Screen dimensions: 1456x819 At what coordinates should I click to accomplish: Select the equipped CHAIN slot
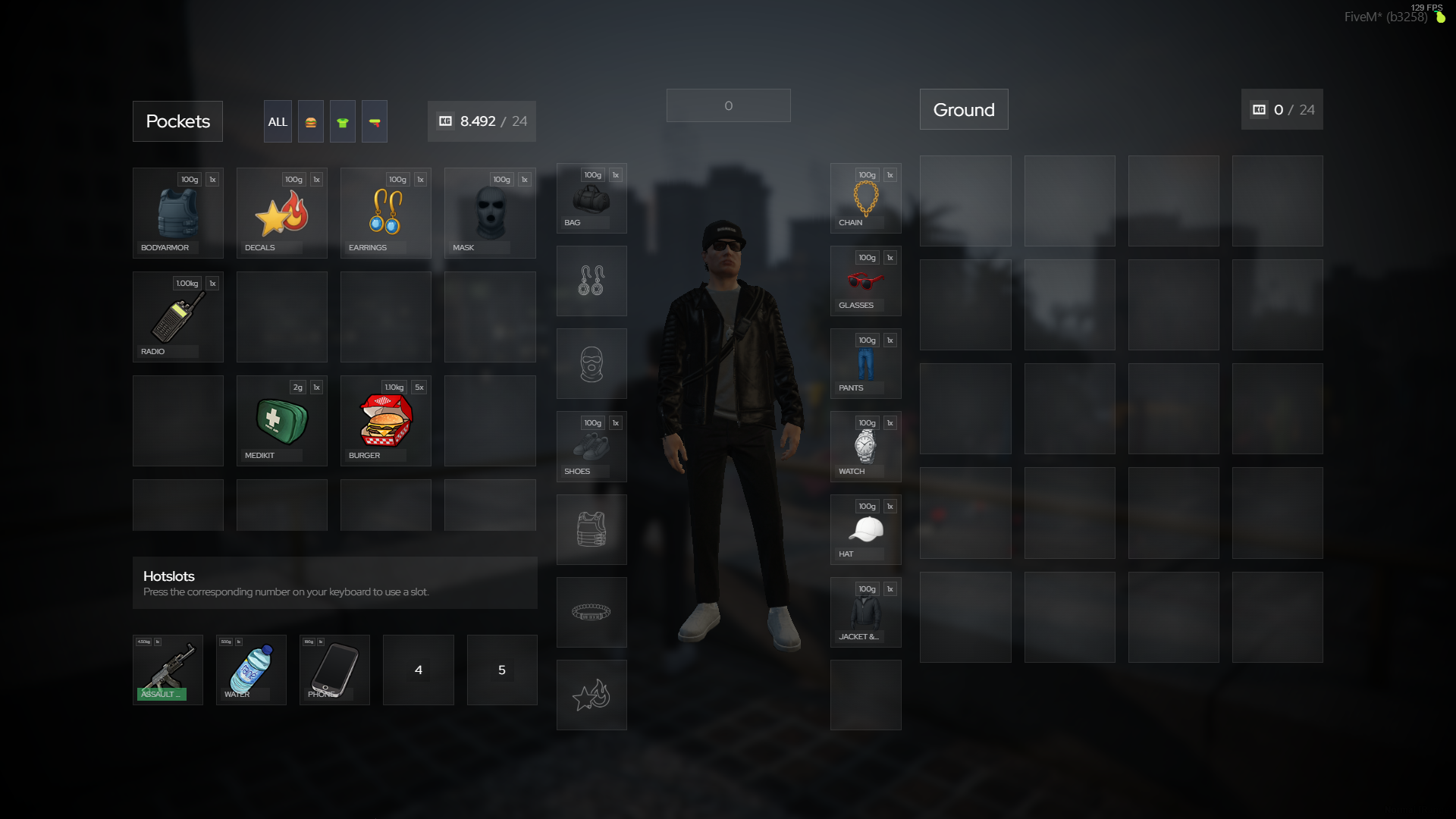[x=865, y=197]
